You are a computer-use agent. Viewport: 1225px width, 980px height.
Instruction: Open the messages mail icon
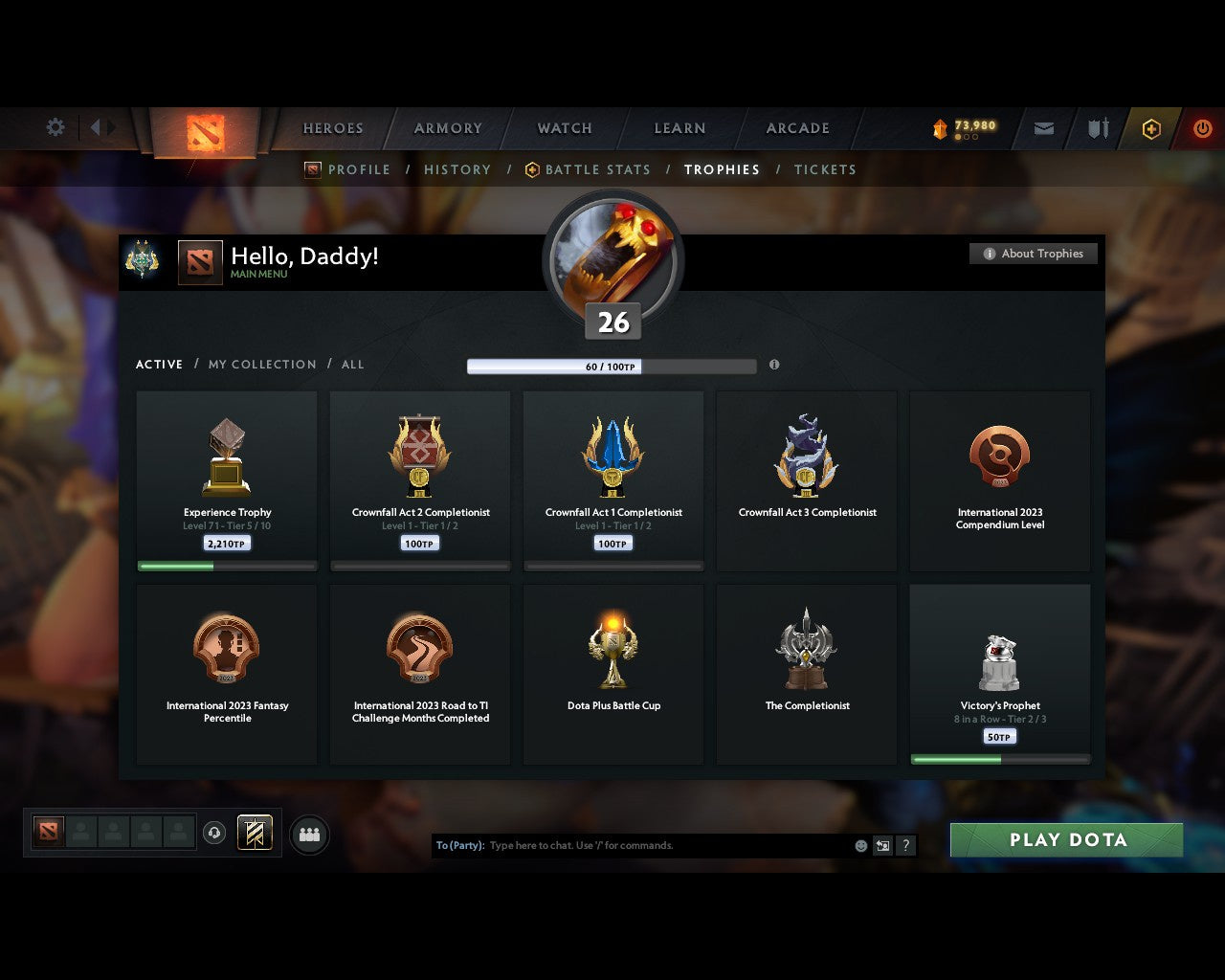coord(1043,128)
